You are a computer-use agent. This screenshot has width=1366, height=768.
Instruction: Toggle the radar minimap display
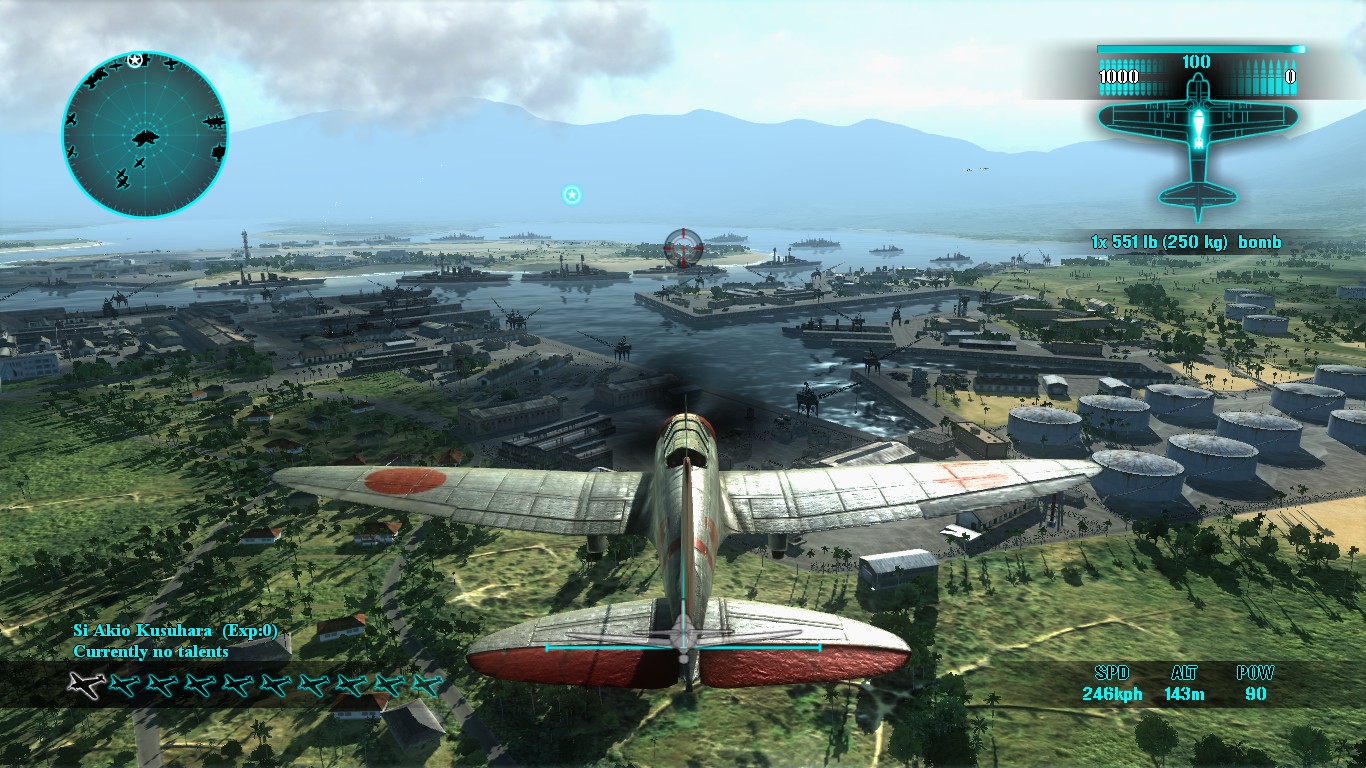(x=146, y=133)
